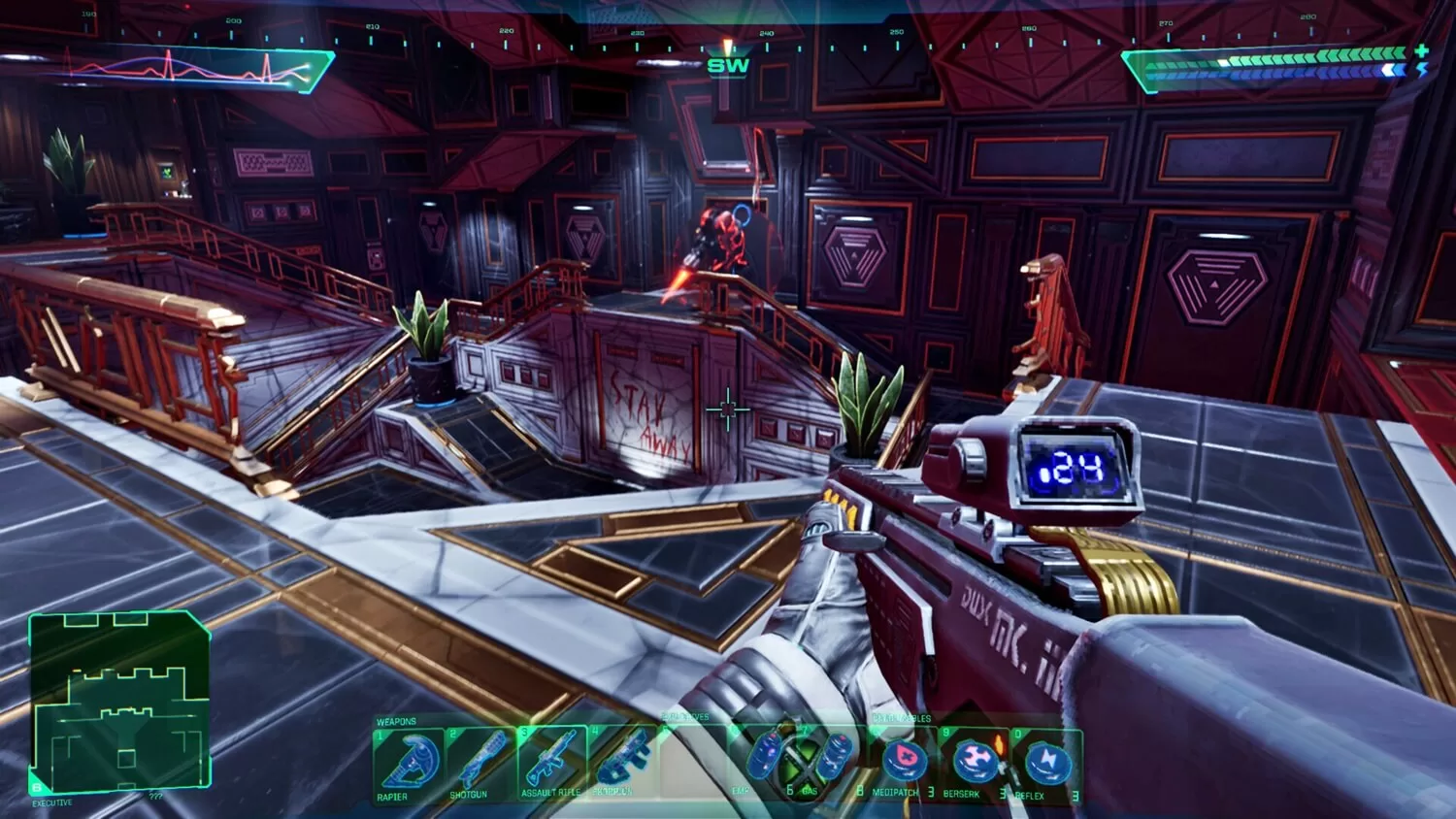Screen dimensions: 1456x819
Task: Select the EMP grenade slot
Action: (764, 760)
